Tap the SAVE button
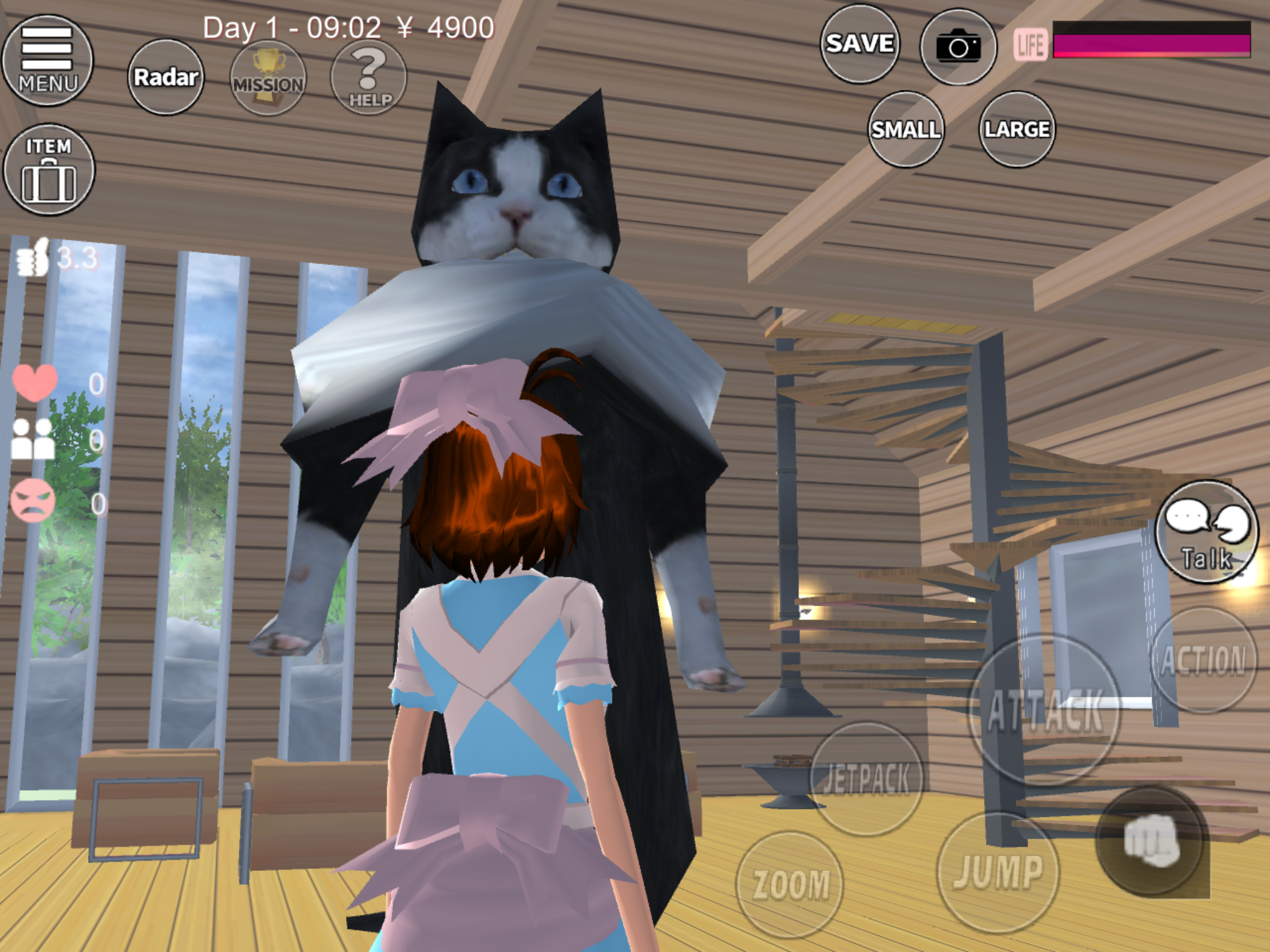The height and width of the screenshot is (952, 1270). coord(859,44)
